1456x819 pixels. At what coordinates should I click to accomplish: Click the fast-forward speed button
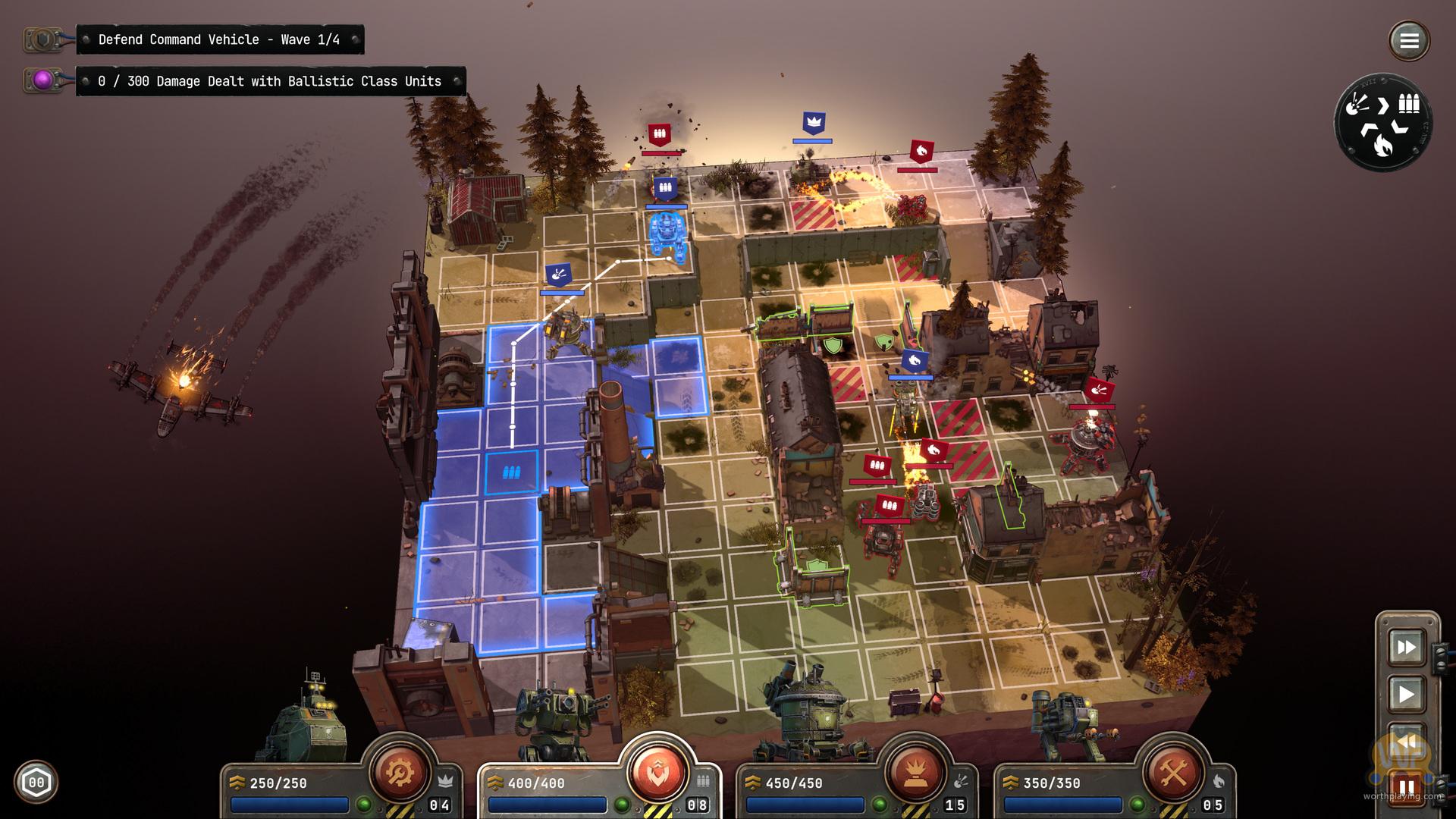click(x=1406, y=647)
